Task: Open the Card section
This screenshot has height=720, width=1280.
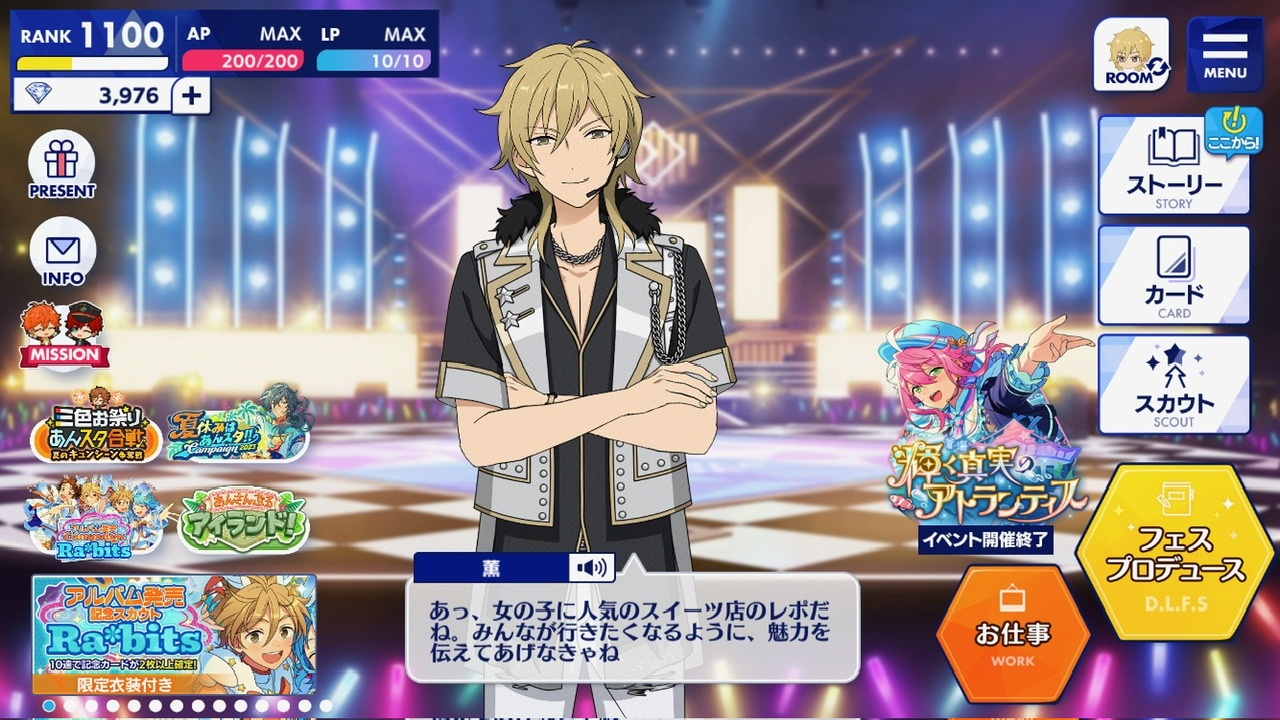Action: click(1174, 275)
